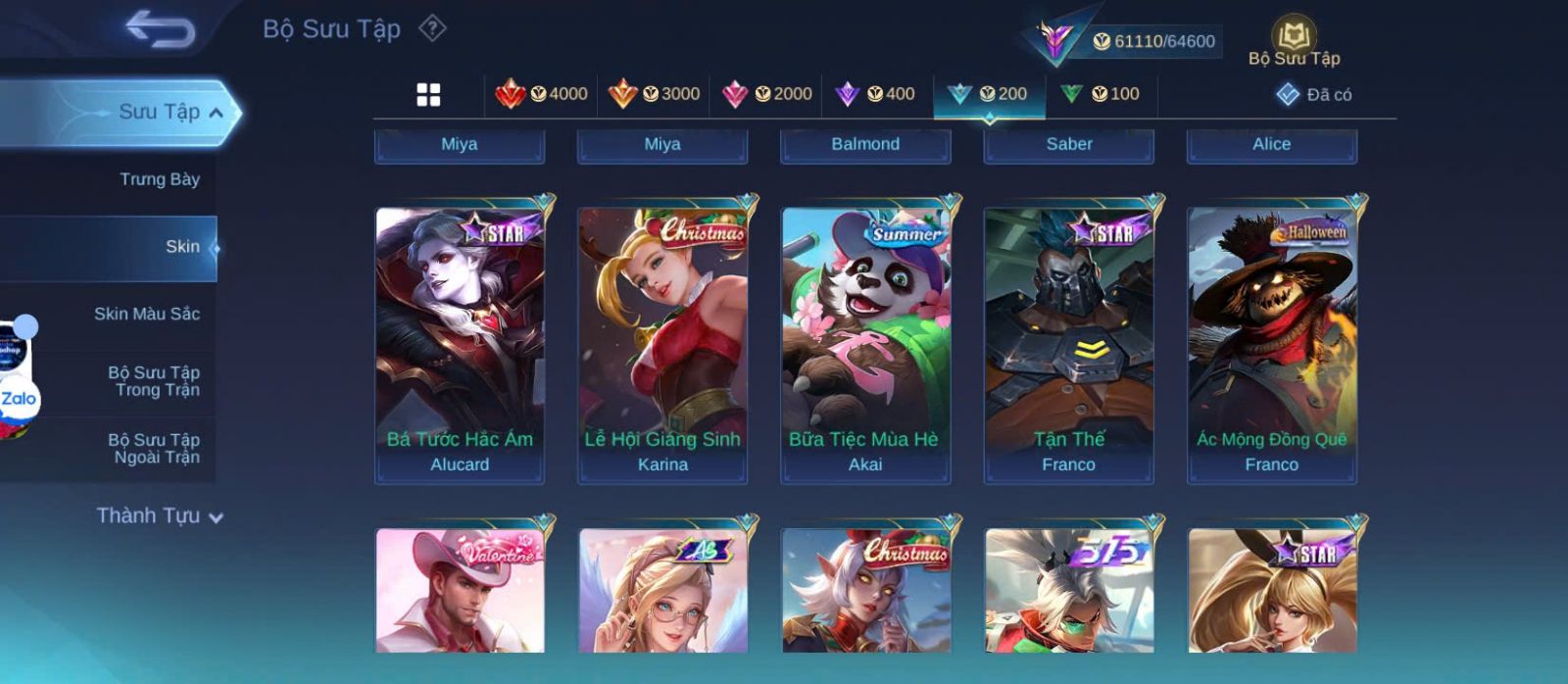
Task: Open Bộ Sưu Tập Ngoài Trận
Action: pyautogui.click(x=155, y=449)
